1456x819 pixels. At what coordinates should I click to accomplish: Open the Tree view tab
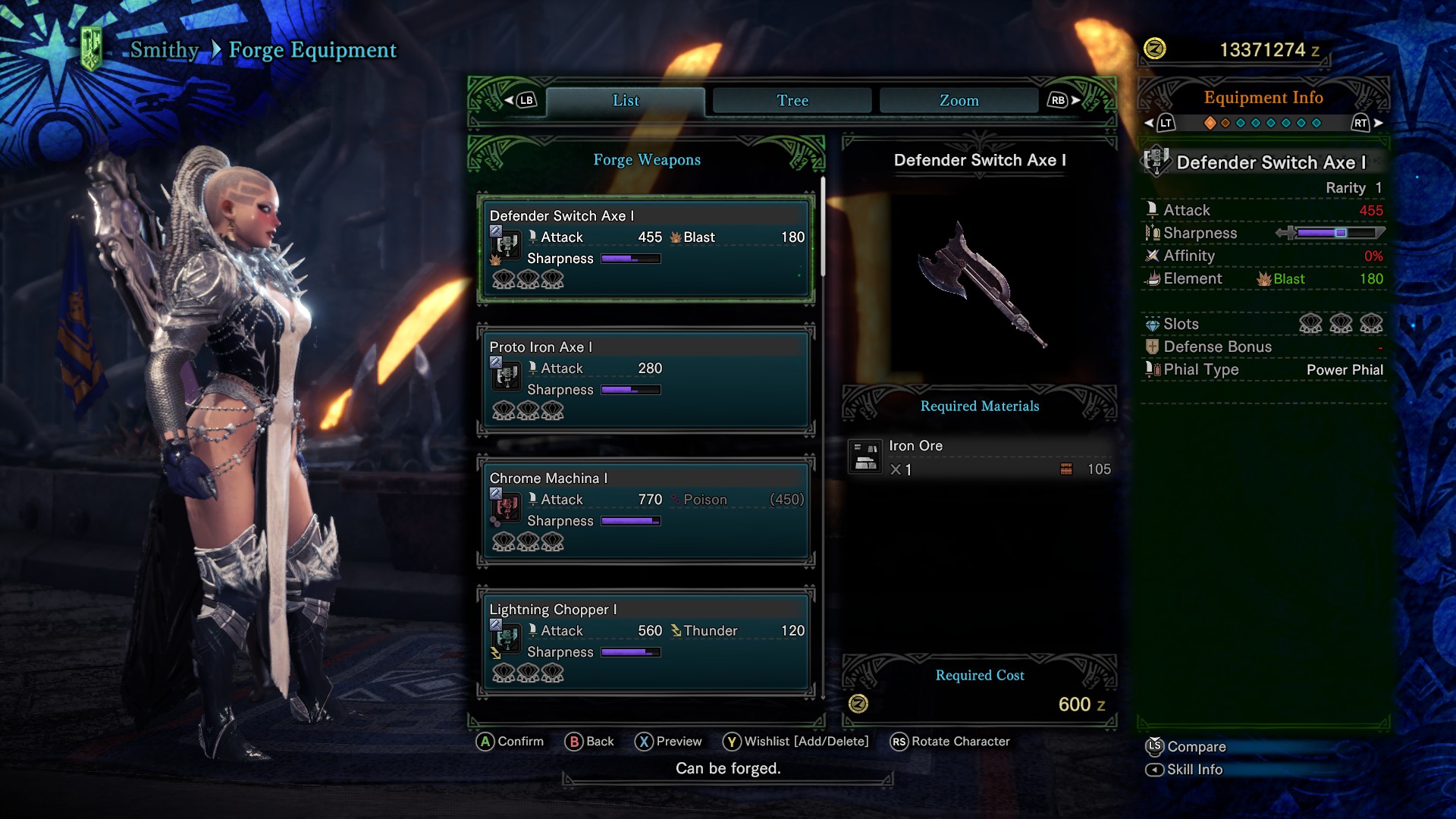792,101
